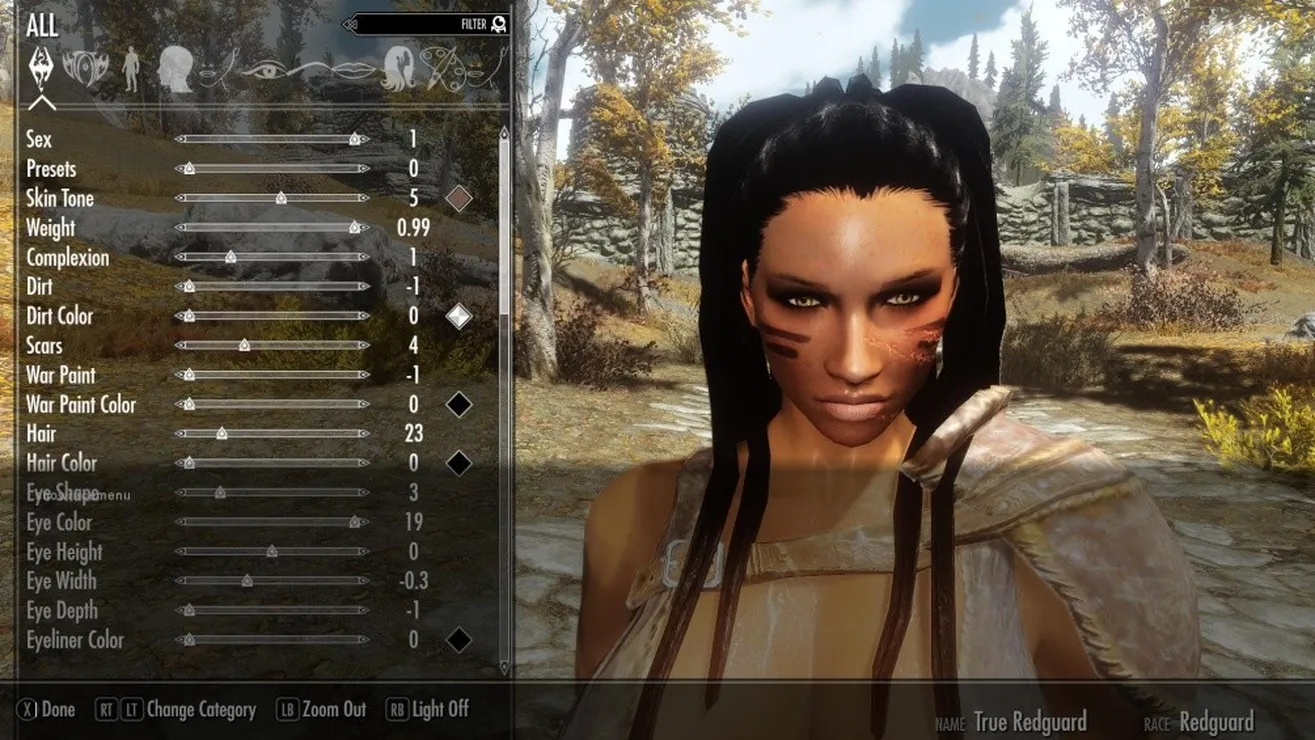1315x740 pixels.
Task: Switch to the hair category tab
Action: coord(397,68)
